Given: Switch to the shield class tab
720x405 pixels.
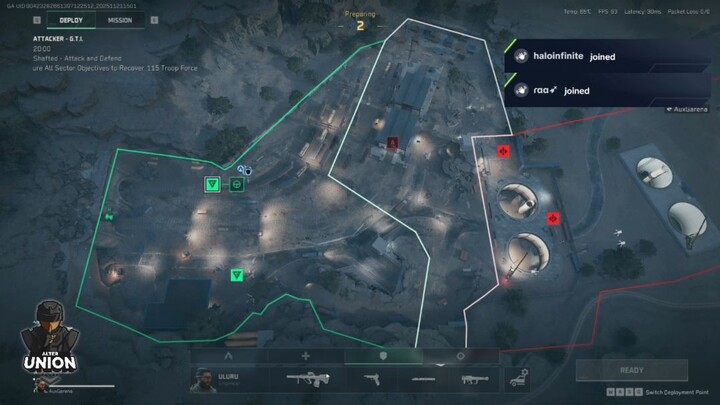Looking at the screenshot, I should tap(383, 355).
